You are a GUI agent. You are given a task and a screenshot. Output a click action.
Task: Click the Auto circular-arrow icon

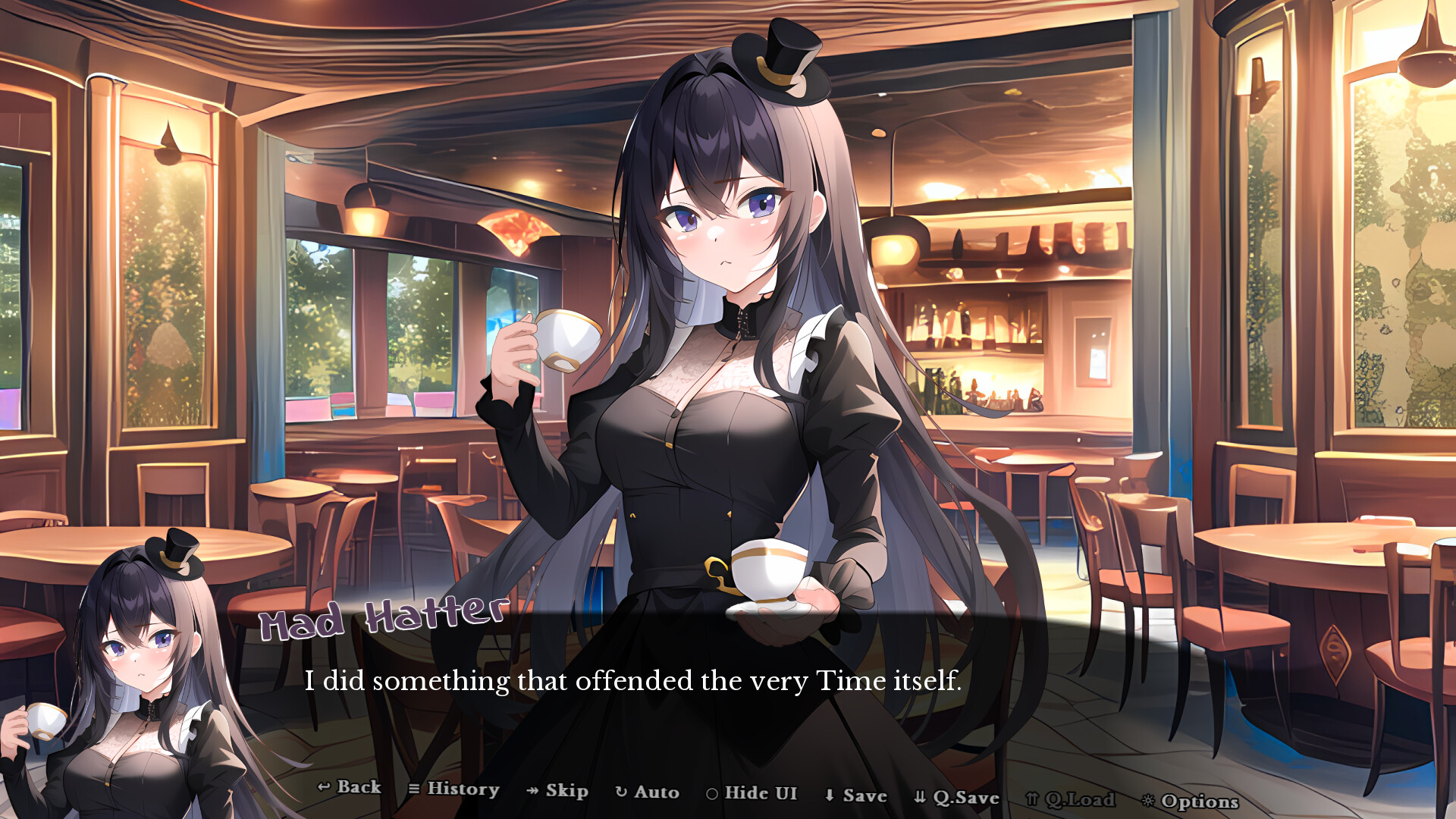(620, 791)
